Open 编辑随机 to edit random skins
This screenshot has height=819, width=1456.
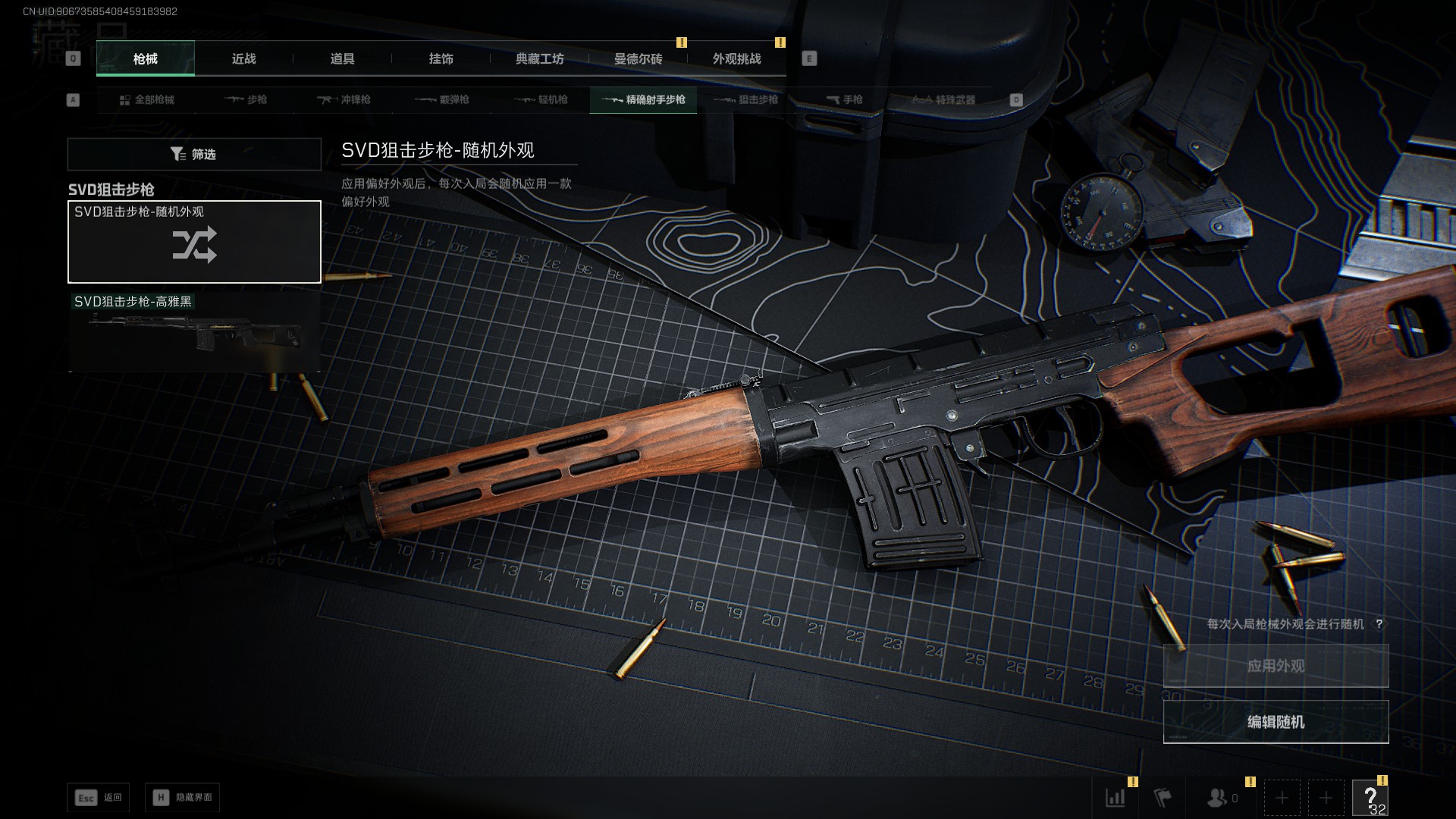[1276, 722]
